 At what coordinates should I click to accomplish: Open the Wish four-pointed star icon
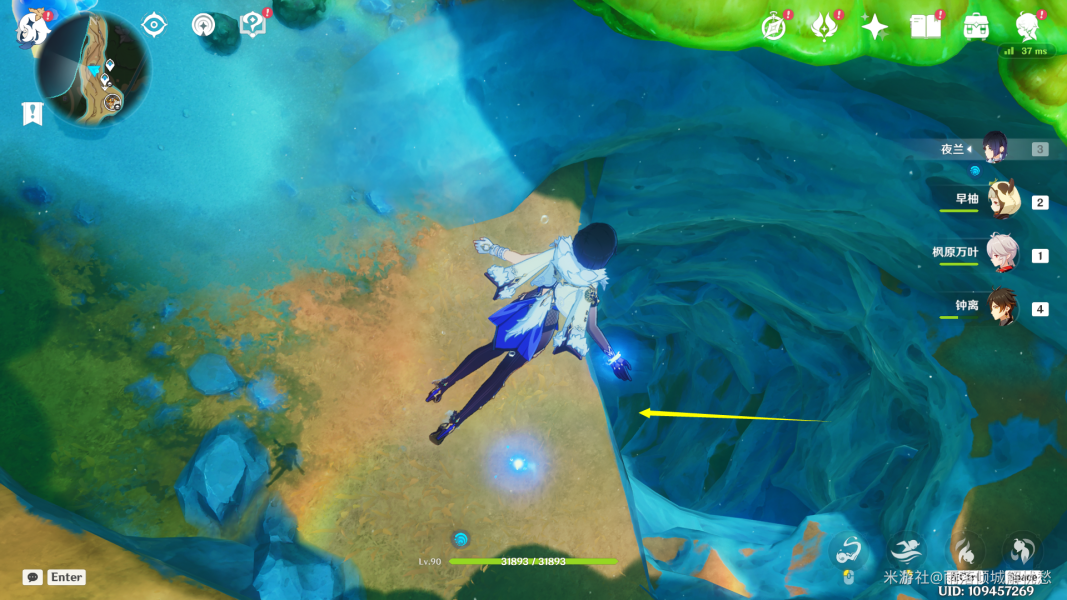coord(874,27)
